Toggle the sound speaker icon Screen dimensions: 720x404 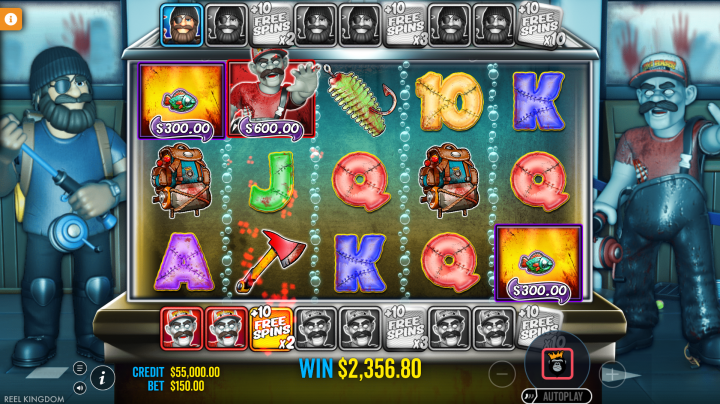tap(79, 386)
